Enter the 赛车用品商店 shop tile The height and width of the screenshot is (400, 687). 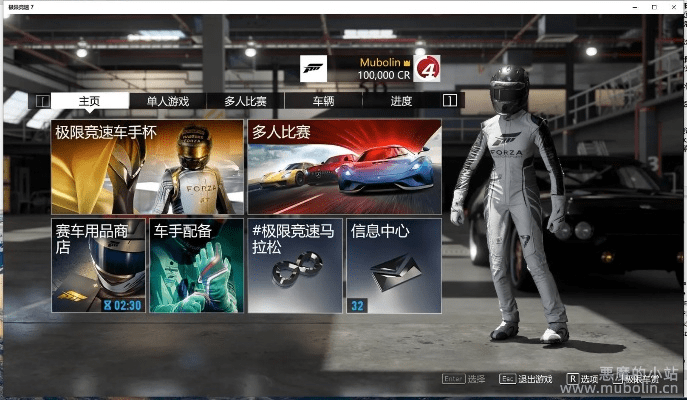tap(98, 265)
